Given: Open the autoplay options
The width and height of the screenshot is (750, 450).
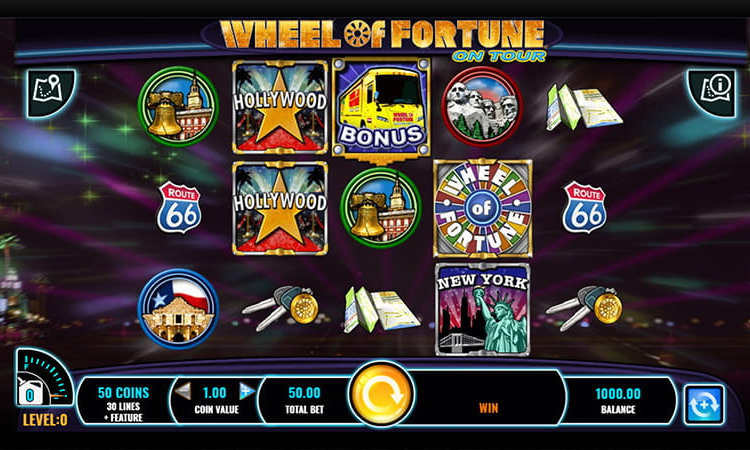Looking at the screenshot, I should click(x=703, y=403).
